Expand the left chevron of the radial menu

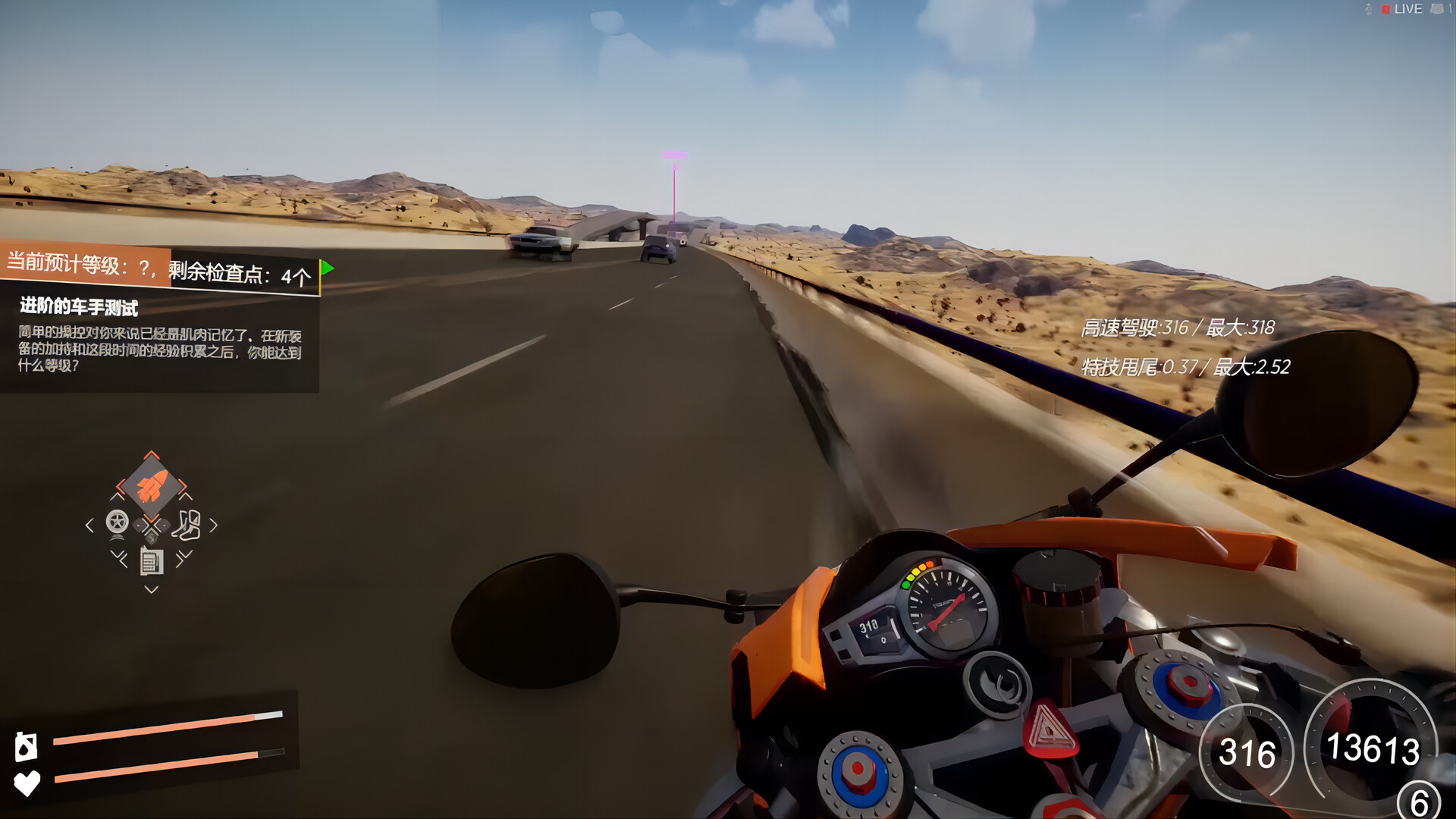tap(89, 525)
